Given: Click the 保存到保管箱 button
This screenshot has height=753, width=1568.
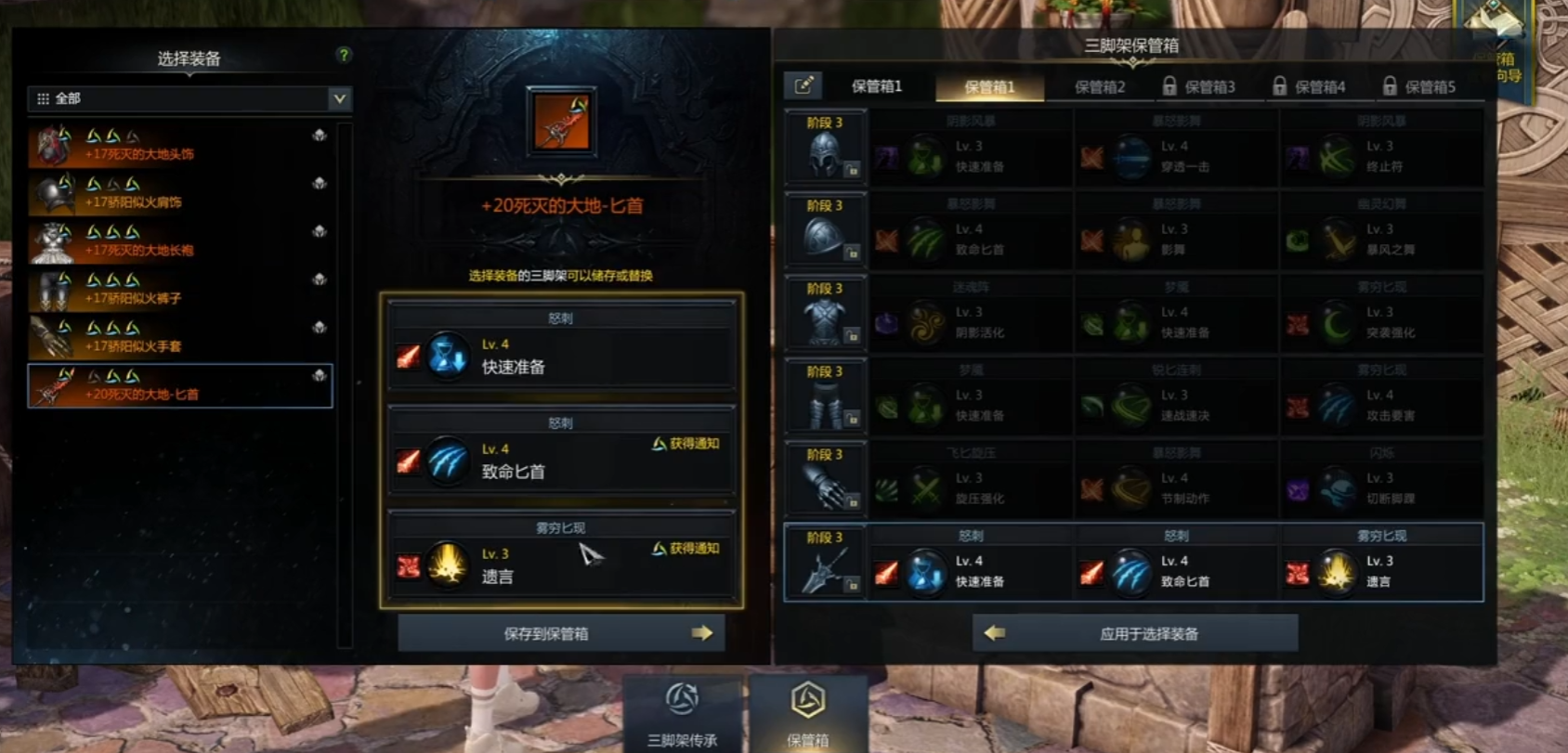Looking at the screenshot, I should [x=562, y=632].
